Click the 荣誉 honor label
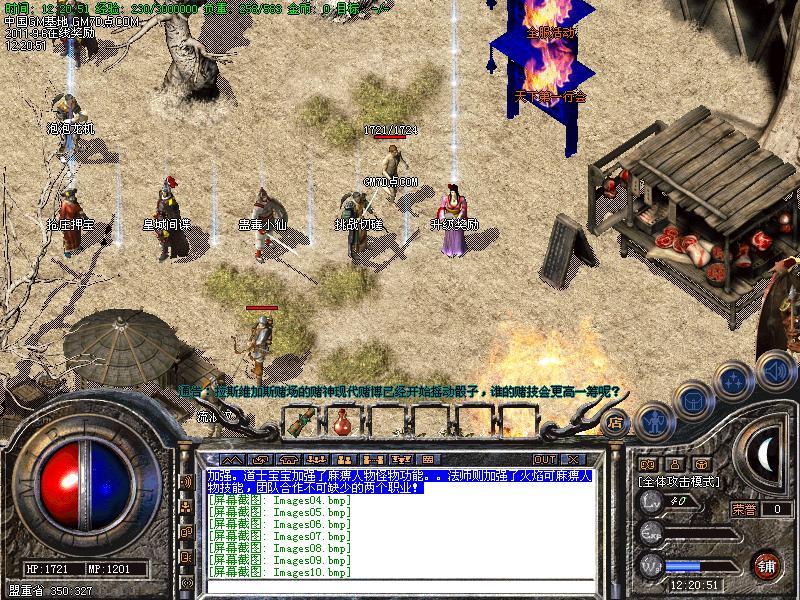Screen dimensions: 800x600 click(742, 509)
